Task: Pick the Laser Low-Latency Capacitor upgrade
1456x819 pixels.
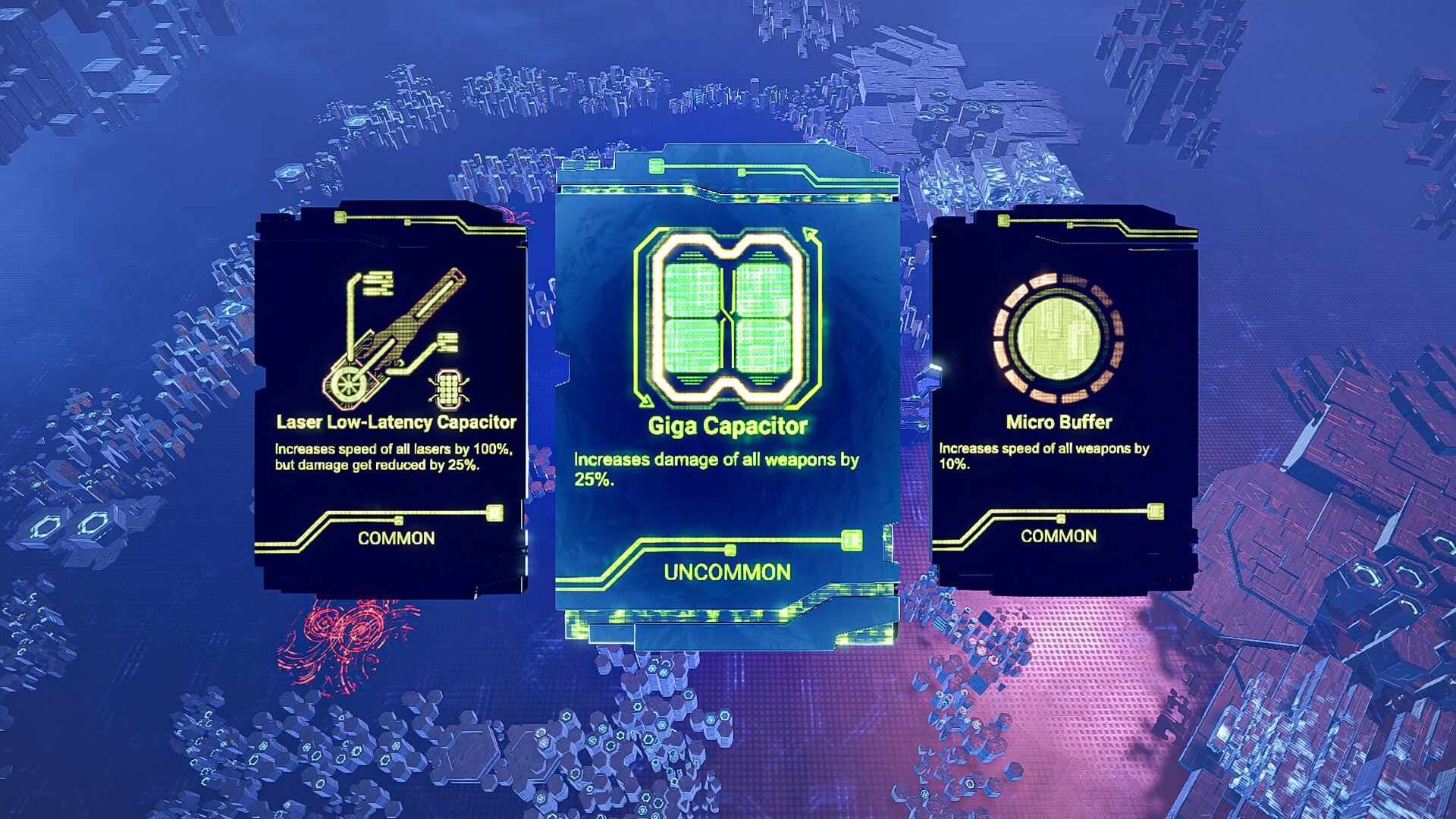Action: click(x=394, y=394)
